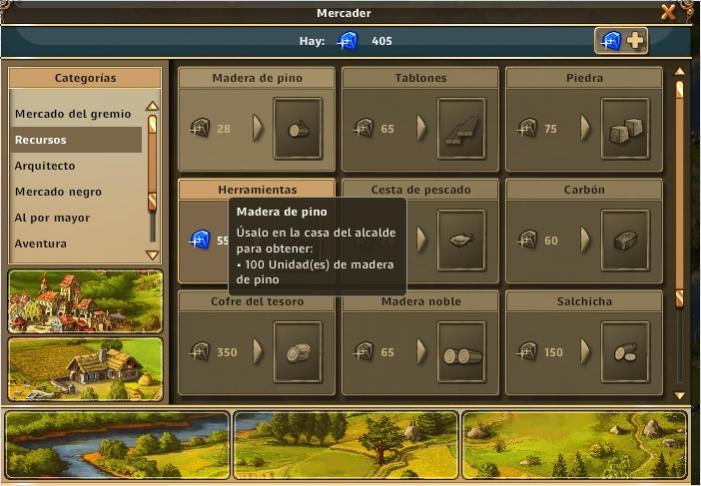Select Mercado del gremio category
This screenshot has width=701, height=486.
tap(73, 114)
